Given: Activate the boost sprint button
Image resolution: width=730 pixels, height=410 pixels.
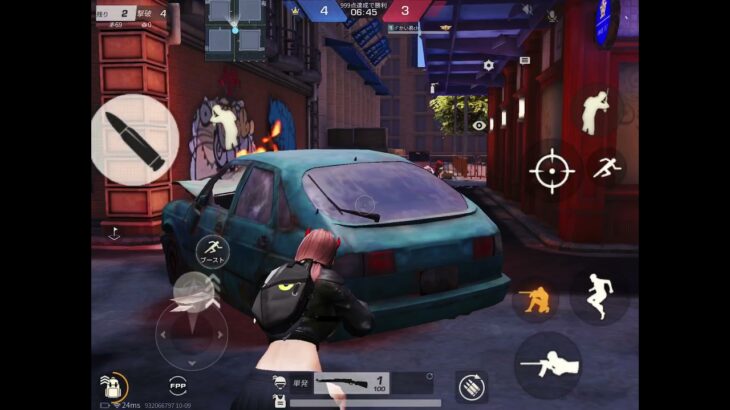Looking at the screenshot, I should pos(212,251).
